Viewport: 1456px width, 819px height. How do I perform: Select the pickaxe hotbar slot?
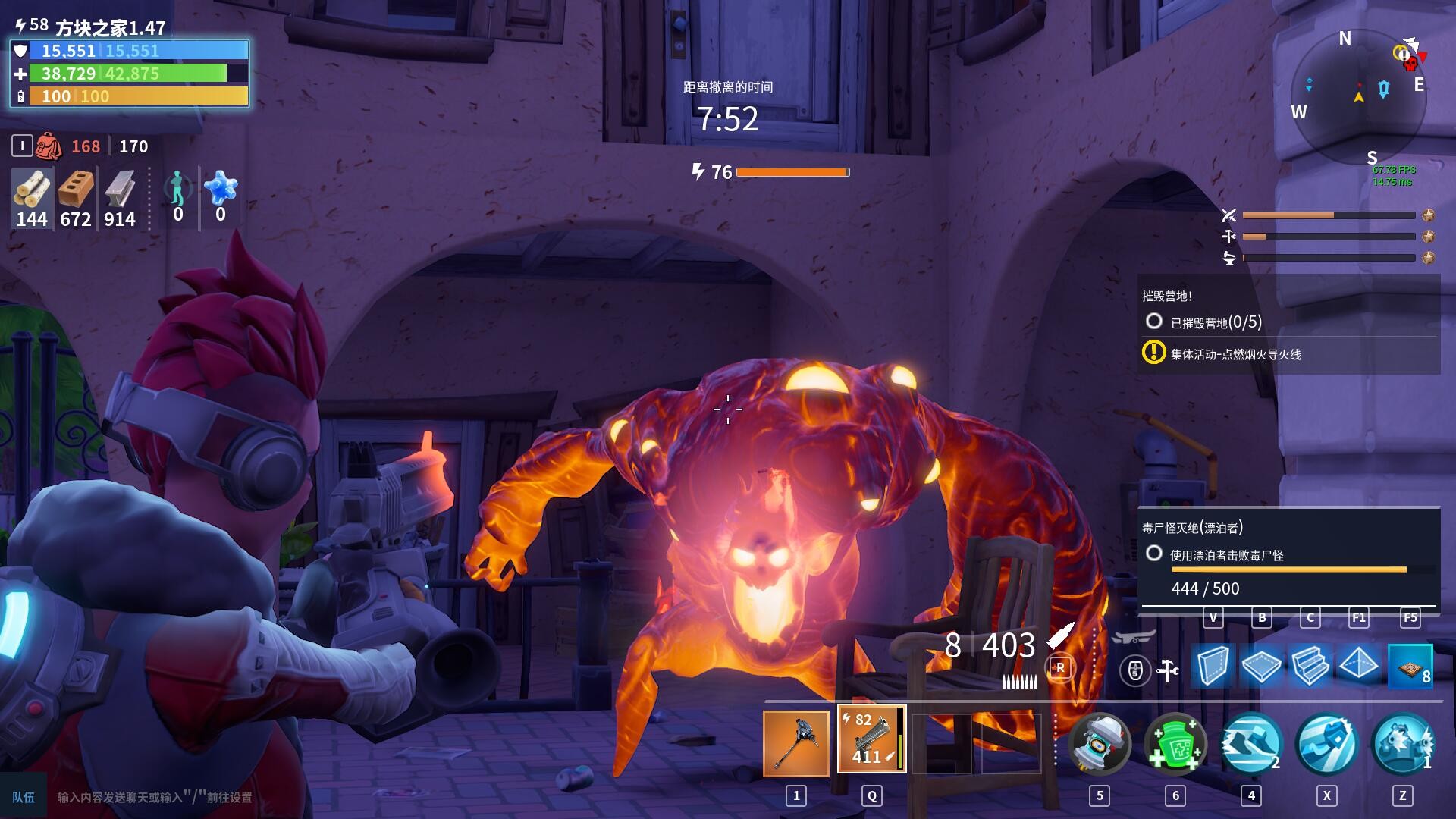point(795,743)
